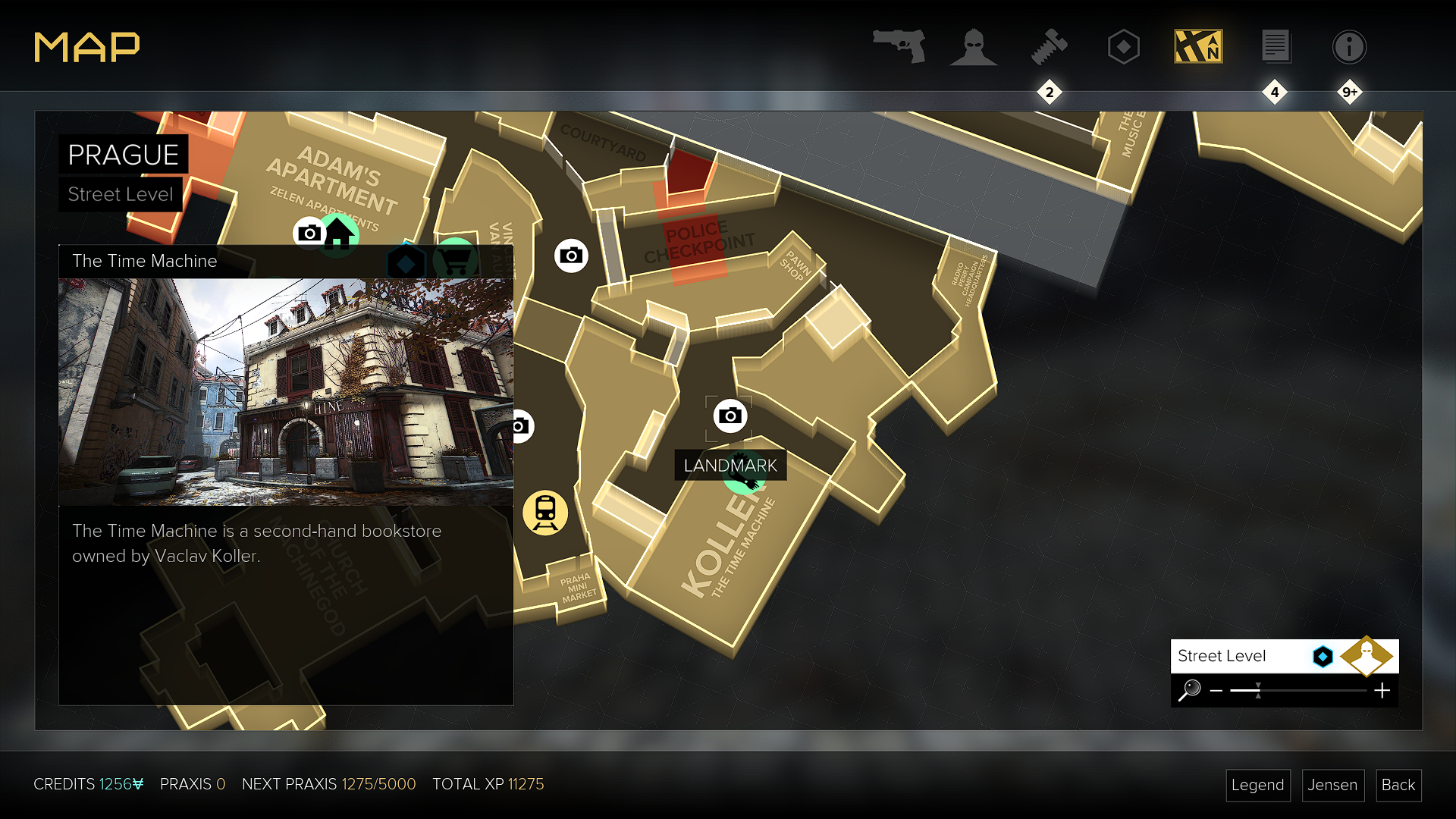The height and width of the screenshot is (819, 1456).
Task: Switch to the character profile tab
Action: (x=974, y=46)
